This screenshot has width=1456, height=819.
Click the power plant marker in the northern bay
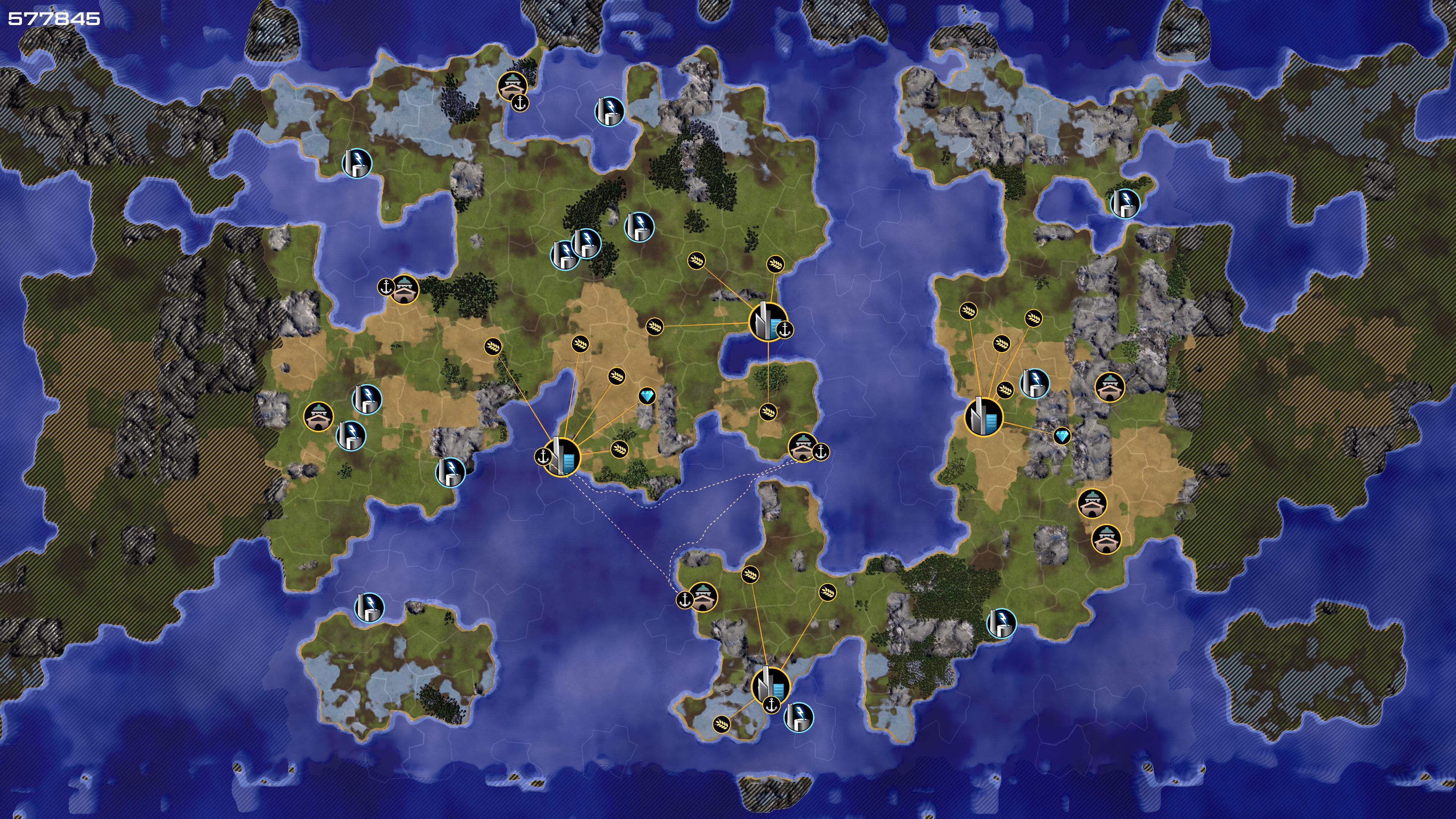tap(609, 111)
